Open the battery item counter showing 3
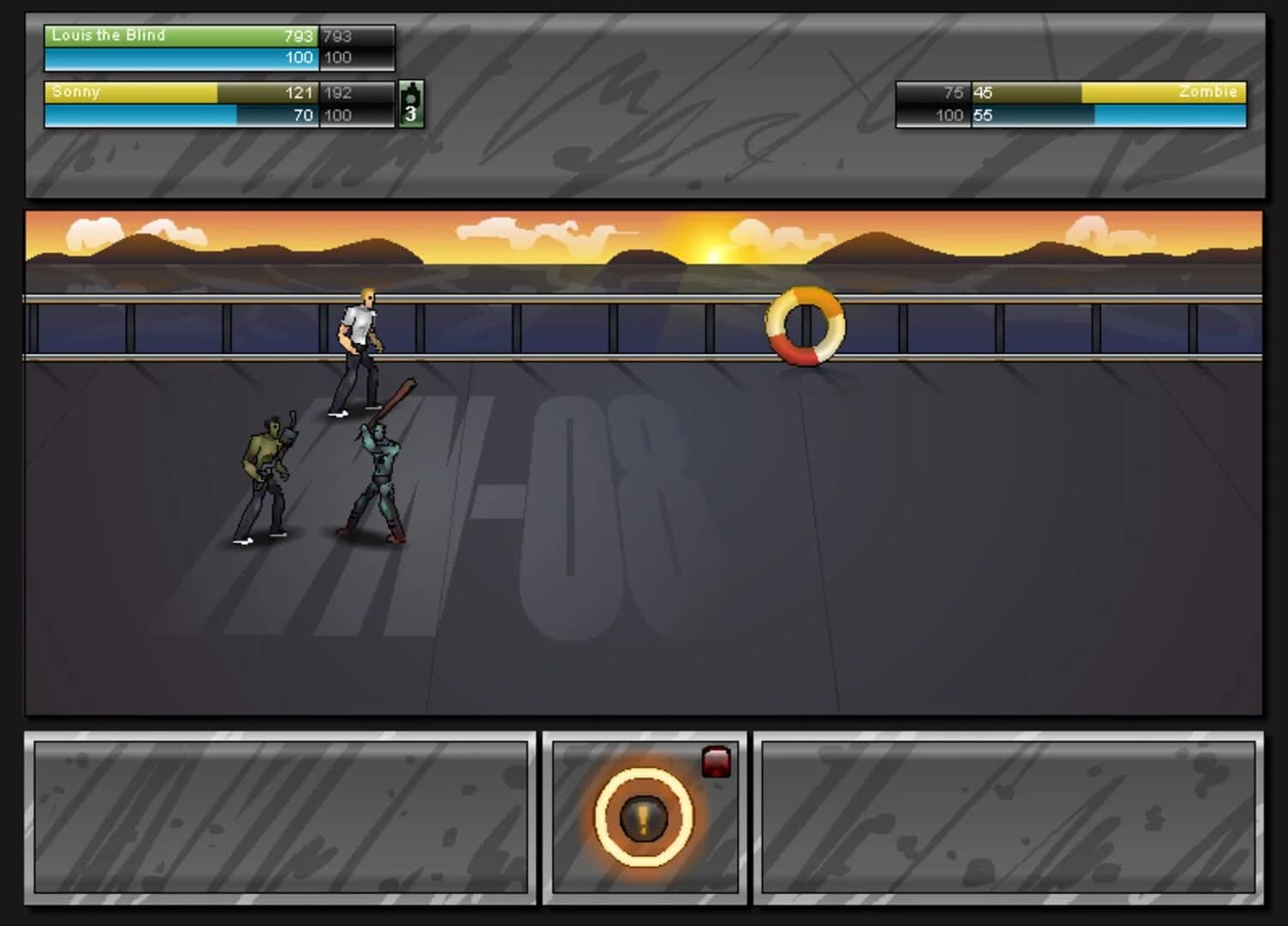Image resolution: width=1288 pixels, height=926 pixels. (x=412, y=102)
